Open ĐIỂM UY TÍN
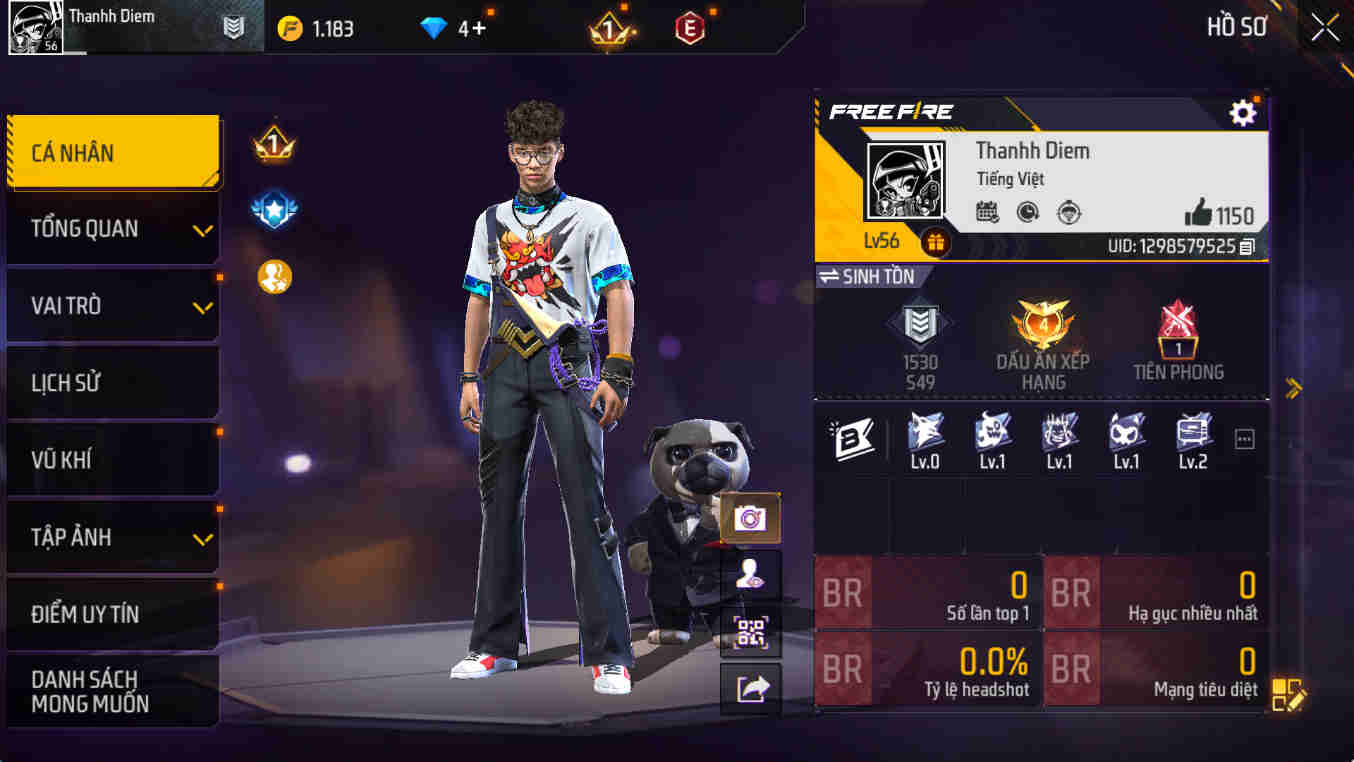 tap(110, 612)
